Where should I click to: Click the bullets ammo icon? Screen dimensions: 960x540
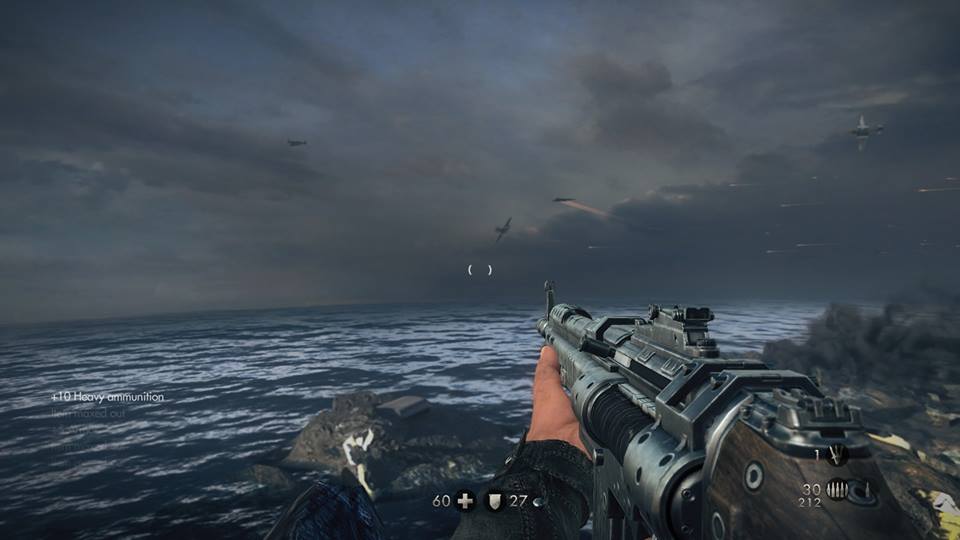pyautogui.click(x=837, y=489)
